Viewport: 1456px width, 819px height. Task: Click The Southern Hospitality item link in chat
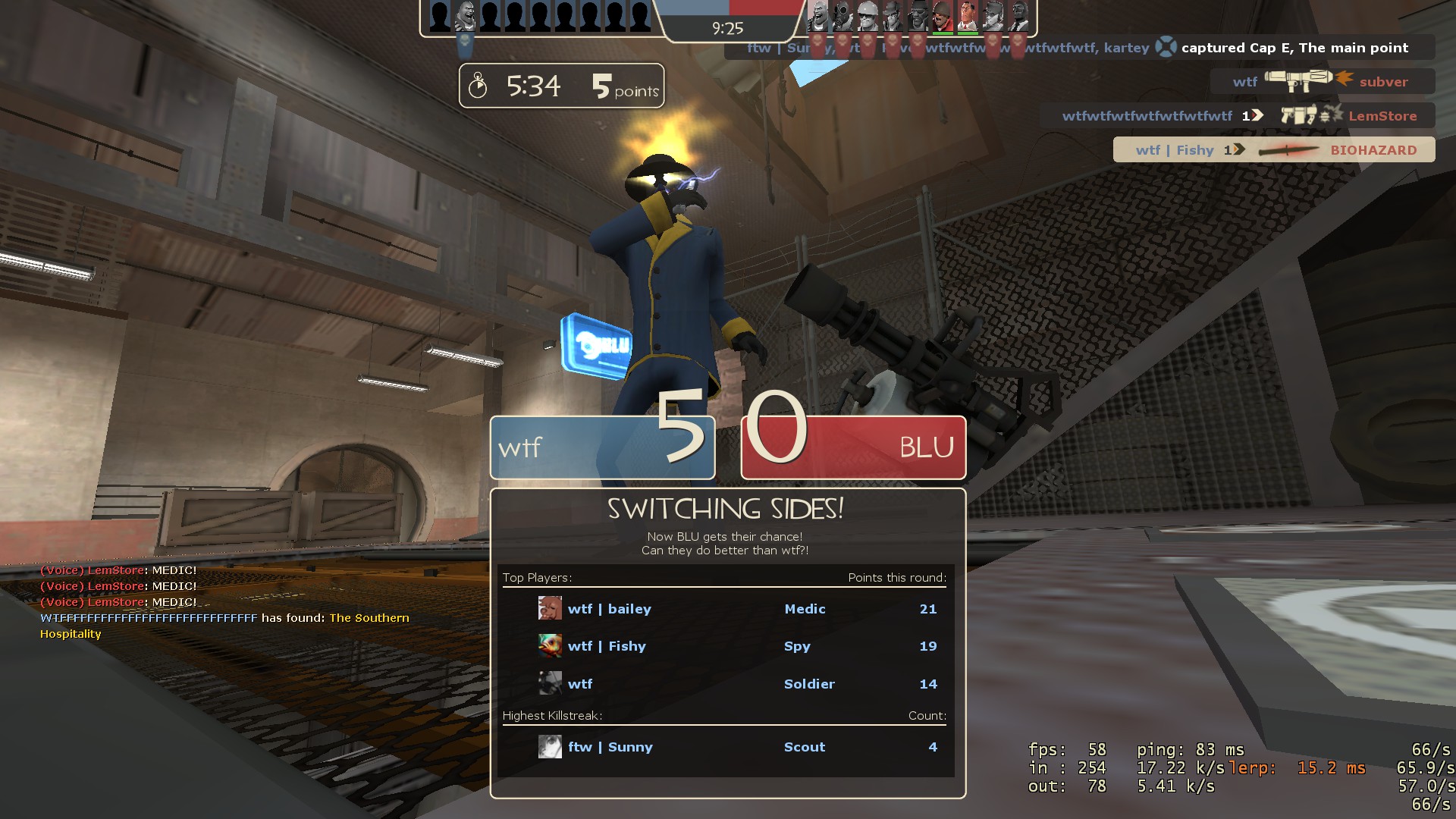pyautogui.click(x=369, y=618)
